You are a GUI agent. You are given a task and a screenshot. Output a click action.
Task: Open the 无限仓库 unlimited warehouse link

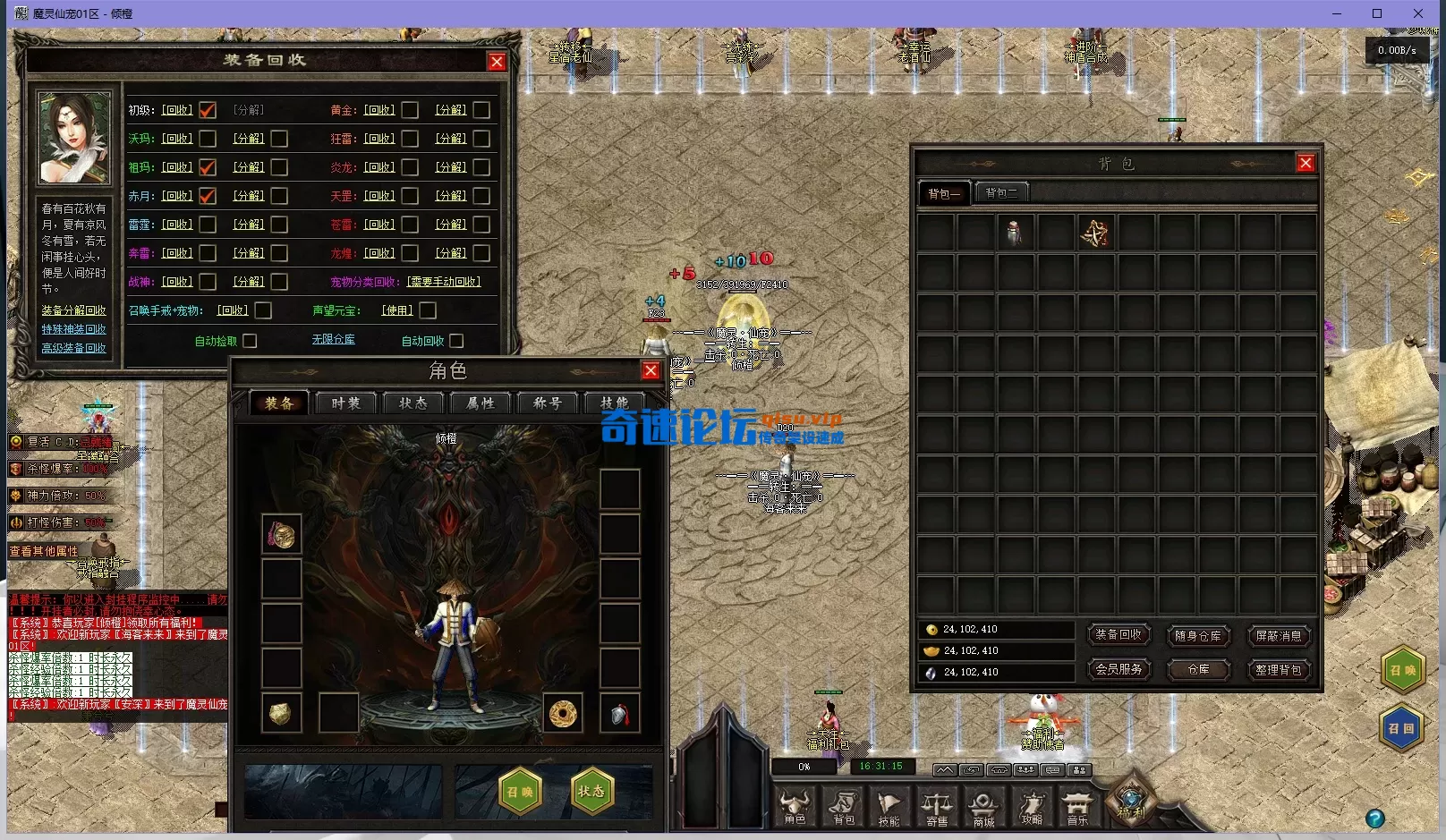click(x=334, y=340)
